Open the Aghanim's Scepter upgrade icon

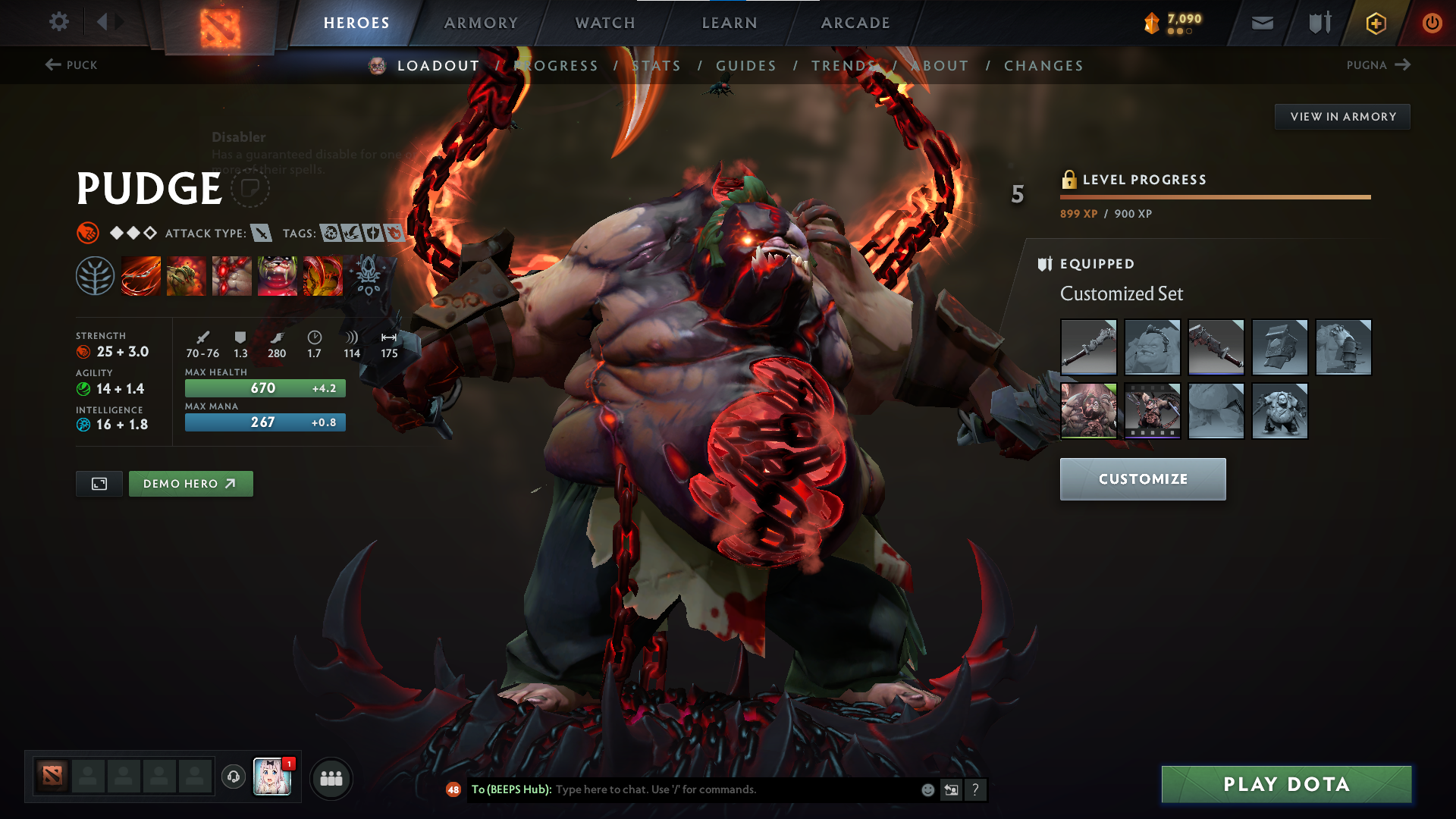(368, 275)
